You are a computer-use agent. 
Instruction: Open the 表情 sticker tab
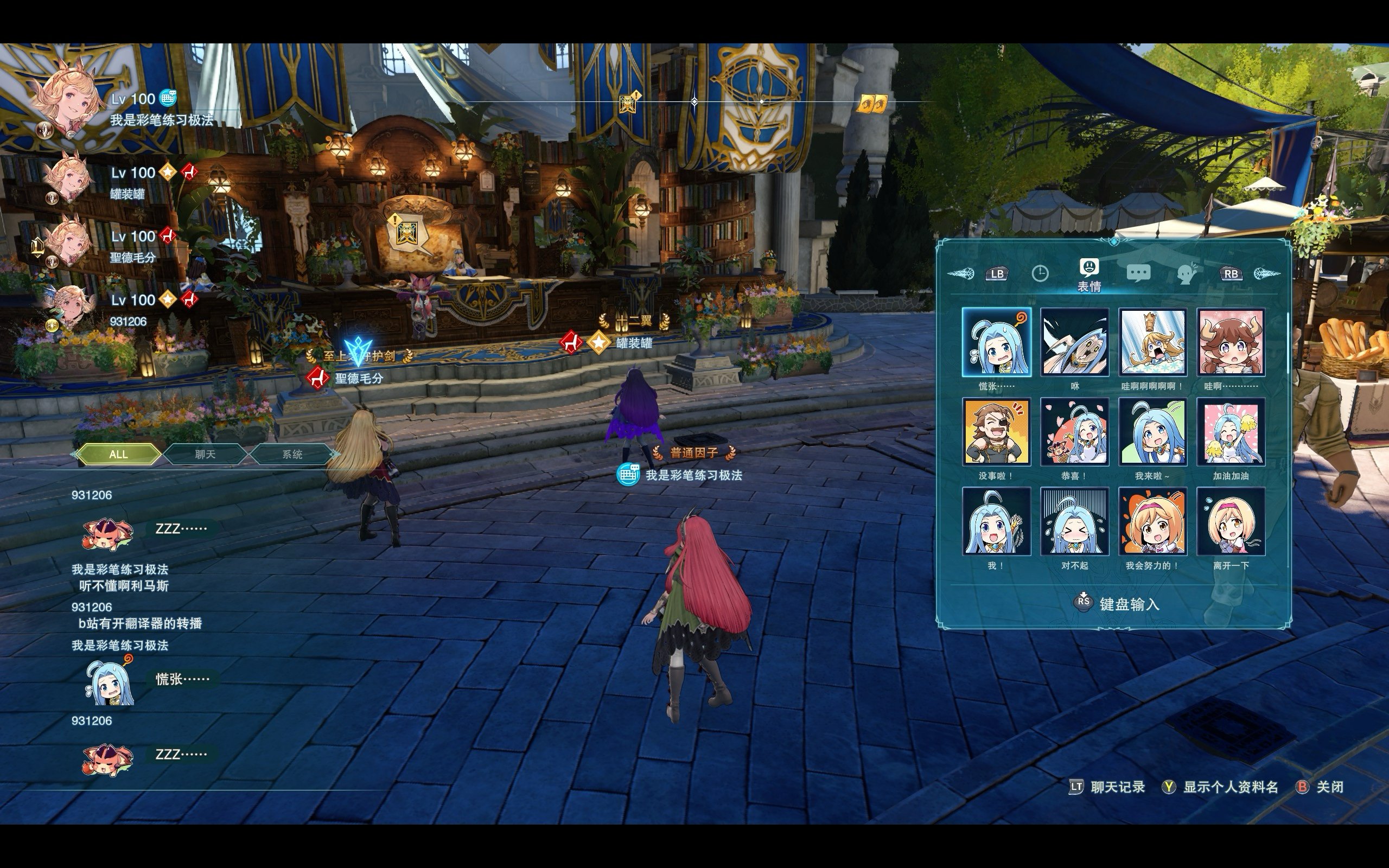point(1089,273)
